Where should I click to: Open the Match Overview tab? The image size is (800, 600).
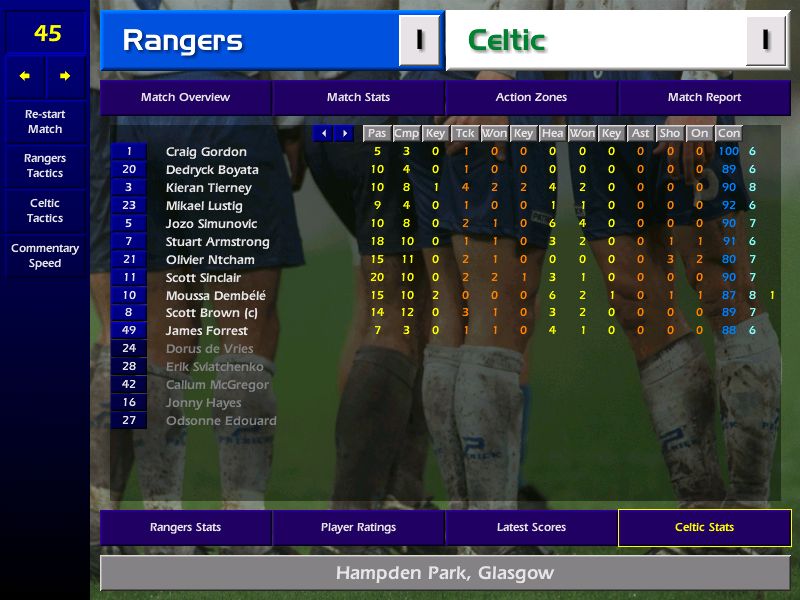tap(185, 98)
